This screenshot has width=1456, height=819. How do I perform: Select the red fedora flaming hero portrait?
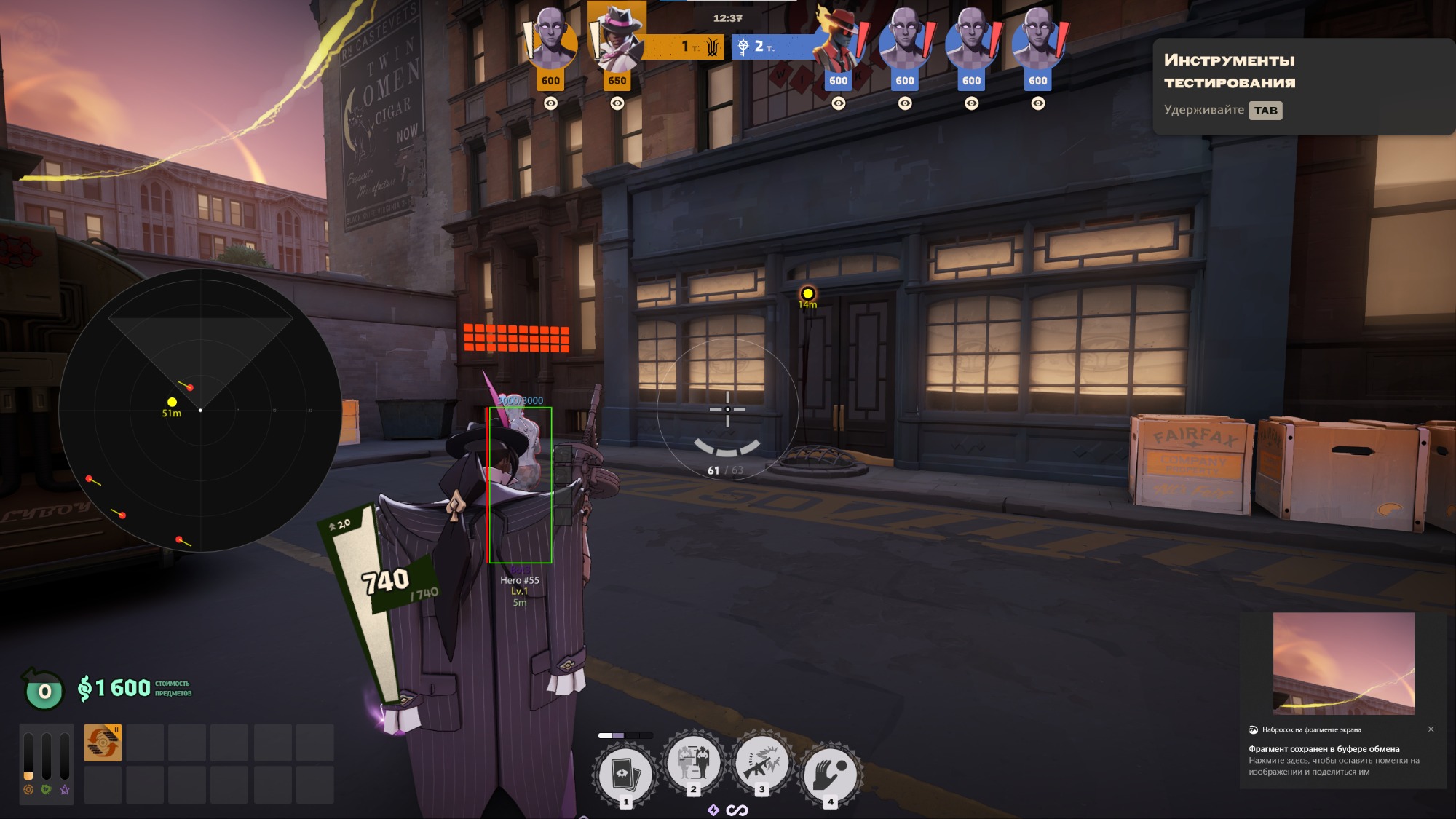(x=837, y=40)
